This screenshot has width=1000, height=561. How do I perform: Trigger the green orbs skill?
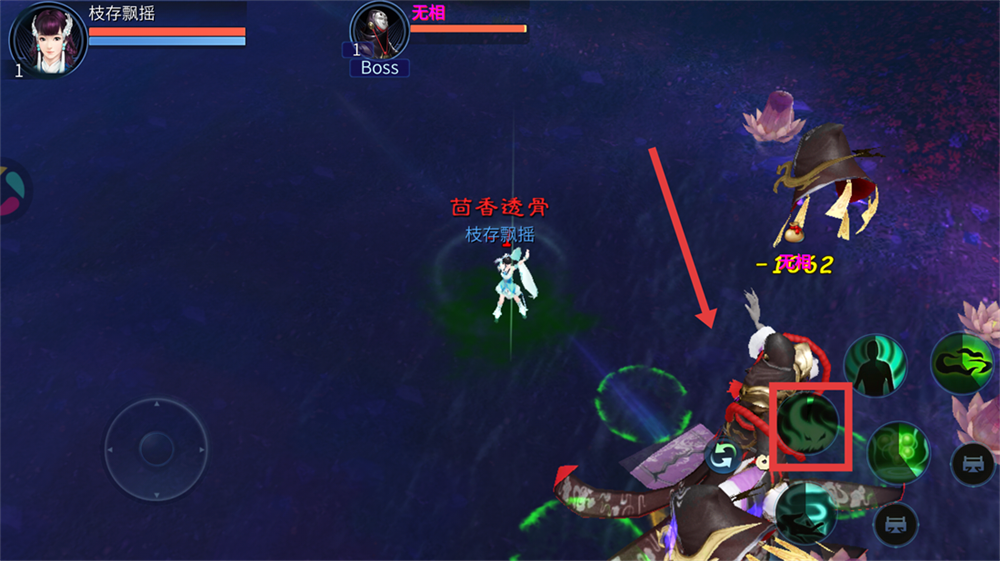(x=897, y=453)
